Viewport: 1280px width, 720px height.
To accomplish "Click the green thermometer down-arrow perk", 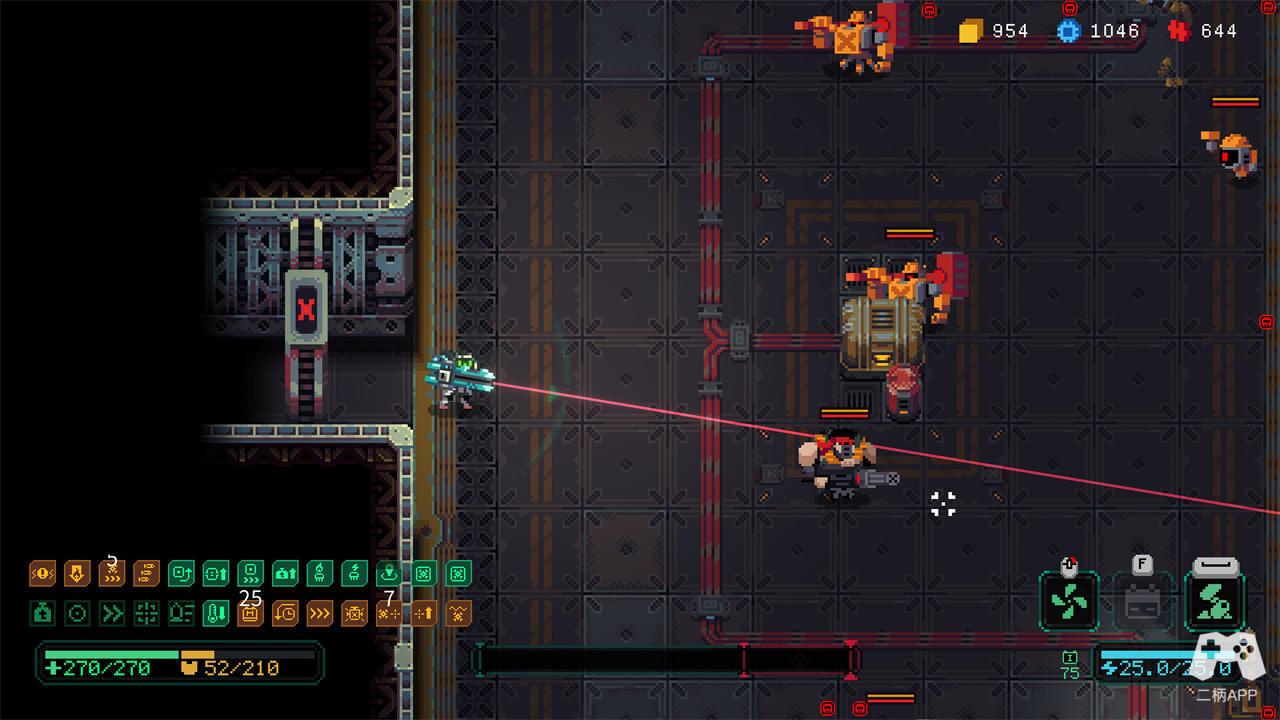I will pyautogui.click(x=216, y=613).
